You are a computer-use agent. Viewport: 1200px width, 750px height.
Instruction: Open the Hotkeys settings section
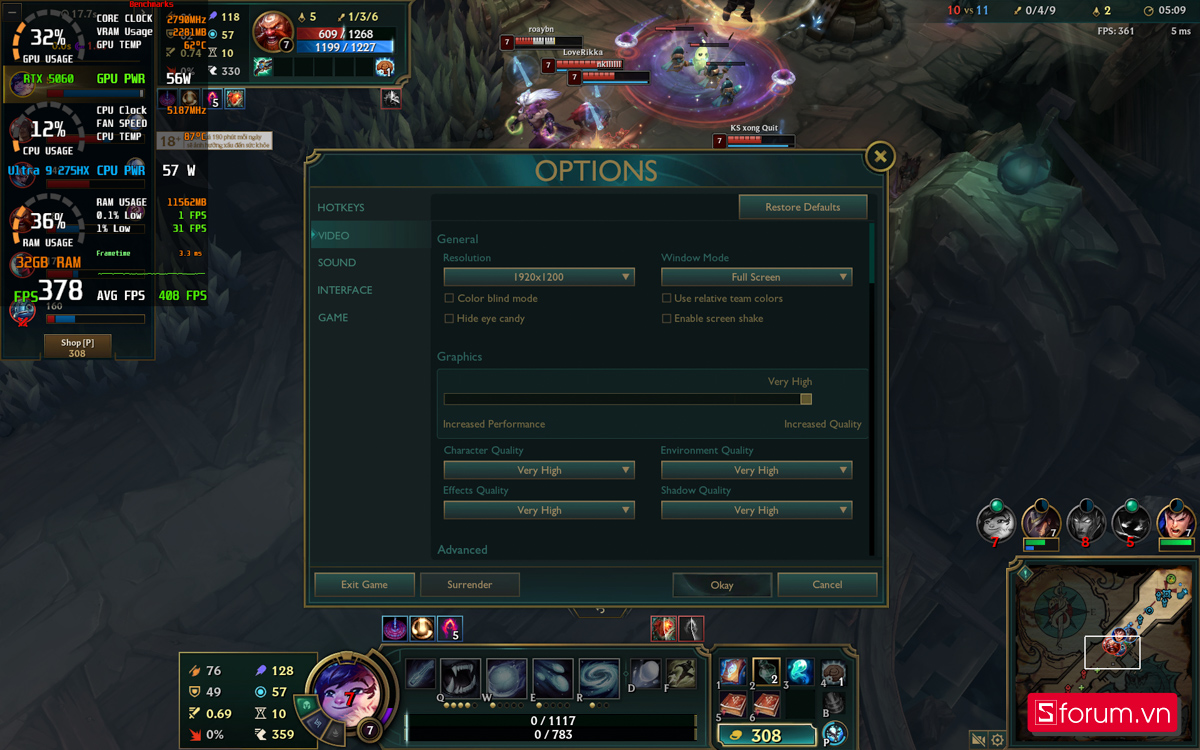pos(341,208)
